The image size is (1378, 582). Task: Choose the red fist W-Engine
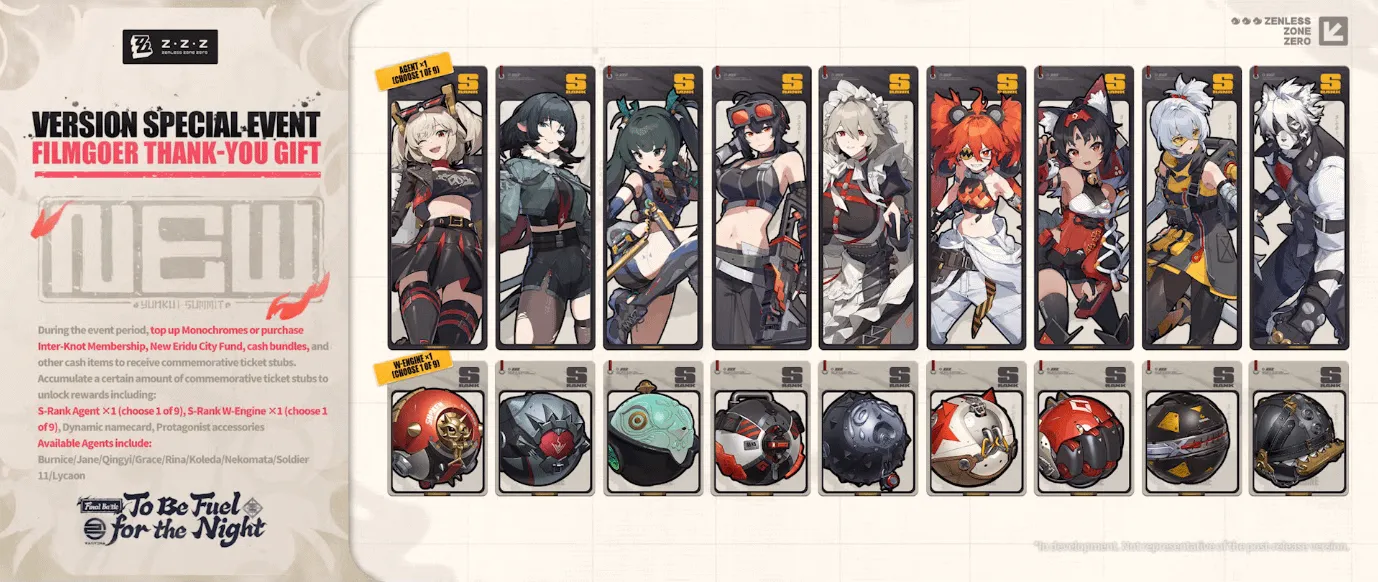(x=1085, y=429)
